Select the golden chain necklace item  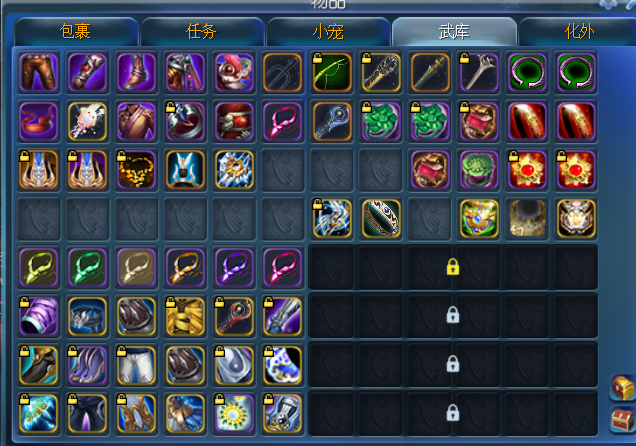point(136,170)
